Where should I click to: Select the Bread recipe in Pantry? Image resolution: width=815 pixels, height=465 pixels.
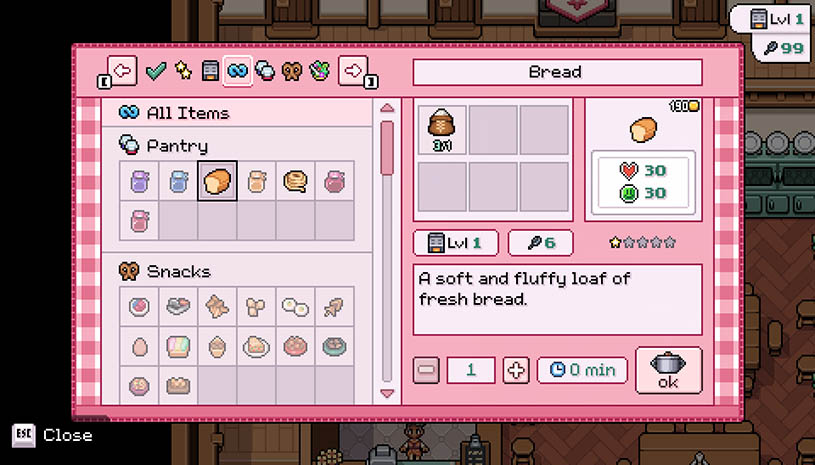(x=217, y=181)
